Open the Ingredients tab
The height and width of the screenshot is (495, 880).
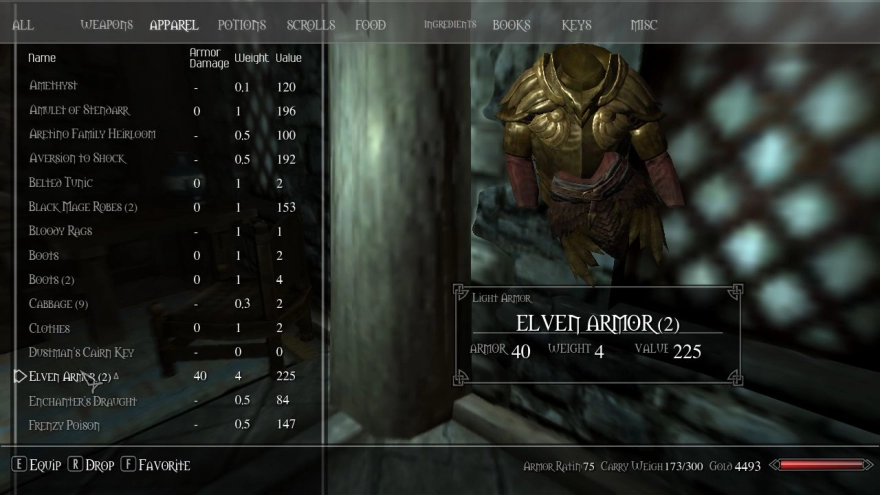pyautogui.click(x=451, y=25)
